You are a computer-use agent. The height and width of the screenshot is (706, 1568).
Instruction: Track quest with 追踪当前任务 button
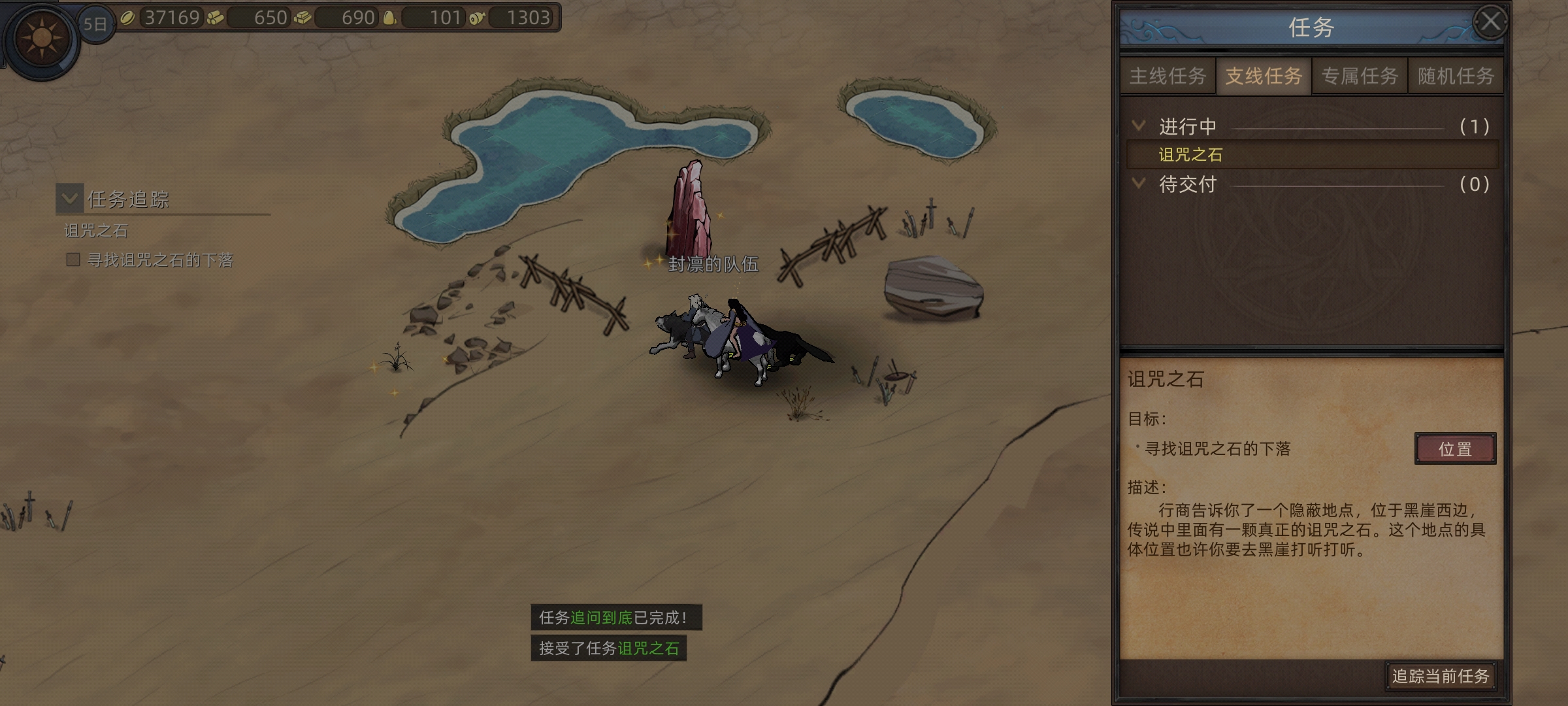pos(1440,676)
